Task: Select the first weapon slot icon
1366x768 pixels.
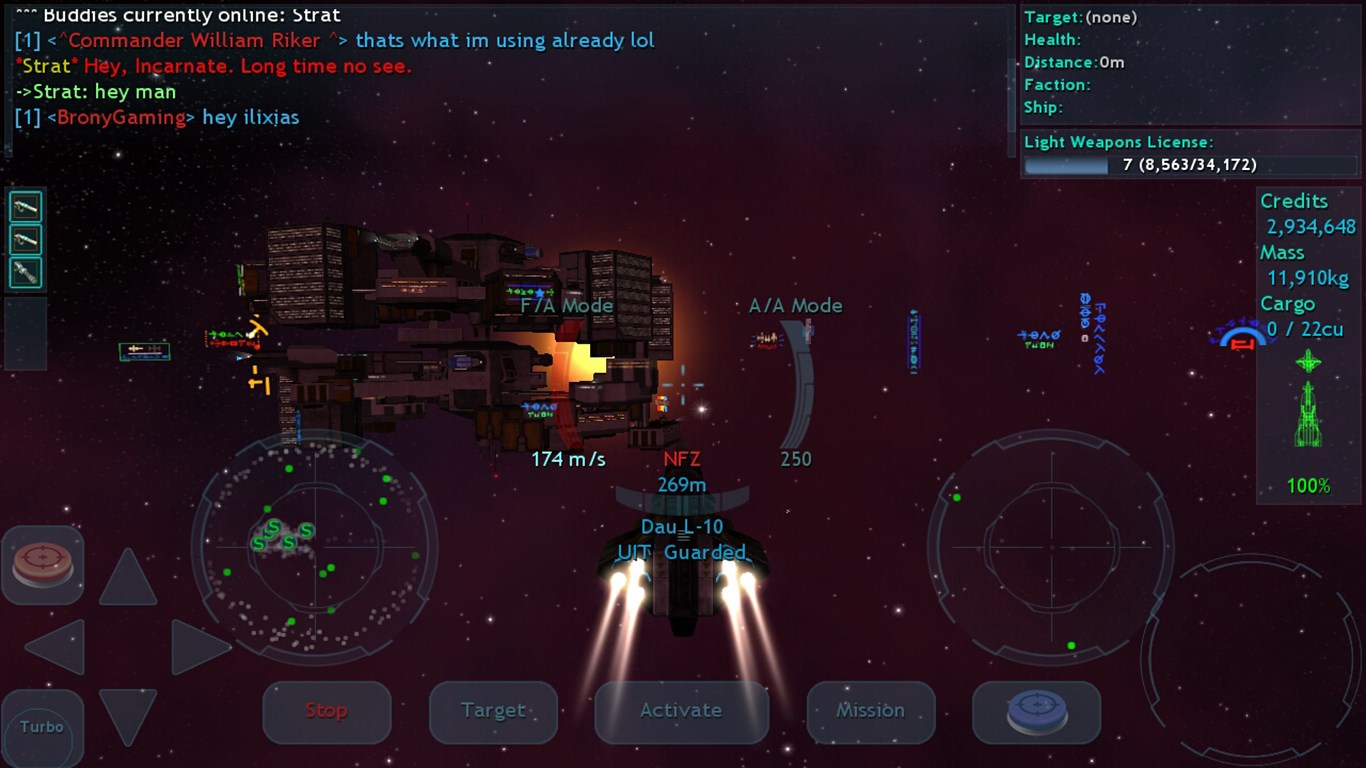Action: [25, 206]
